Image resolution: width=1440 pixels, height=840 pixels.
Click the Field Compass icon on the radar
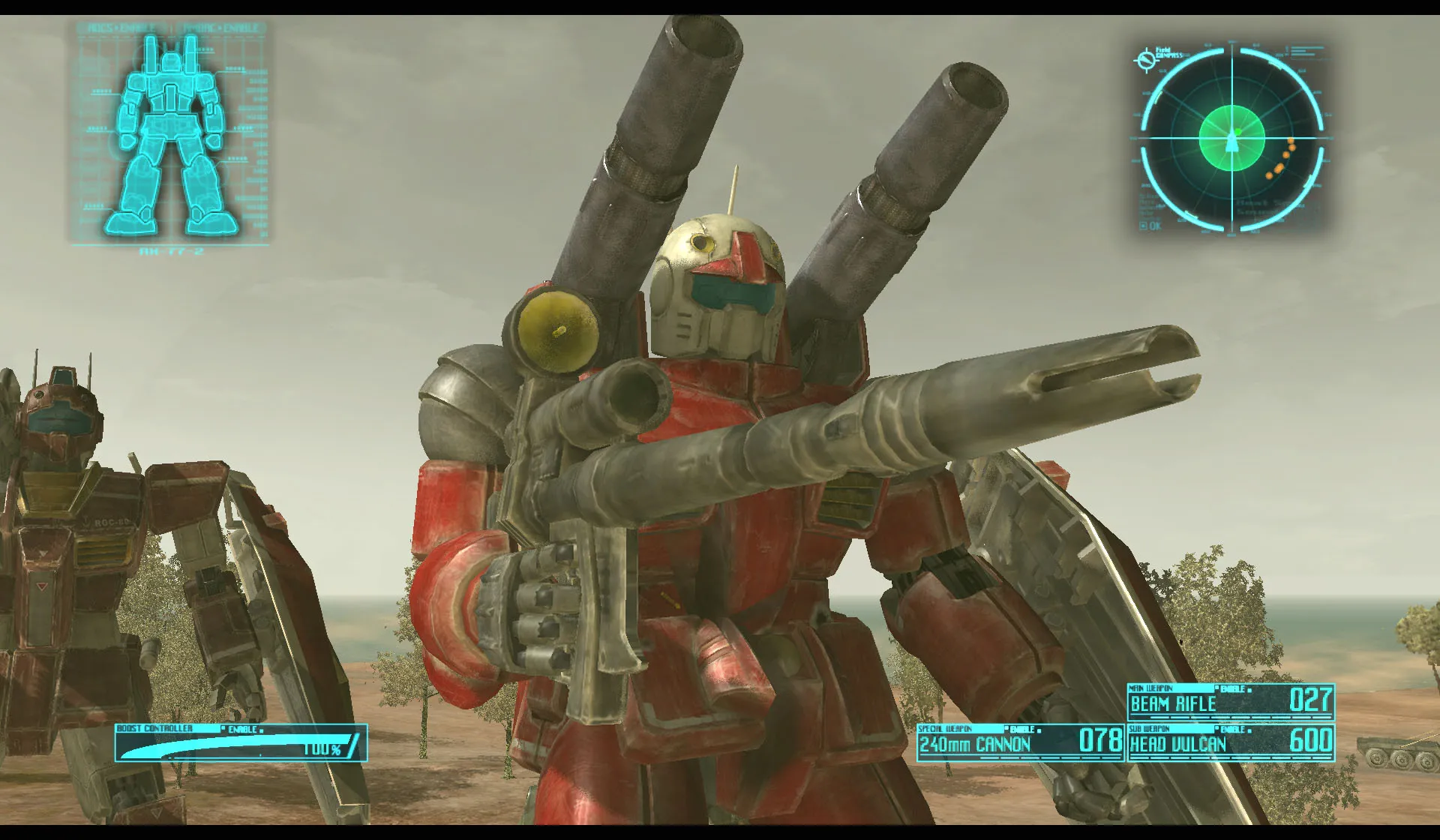tap(1146, 58)
